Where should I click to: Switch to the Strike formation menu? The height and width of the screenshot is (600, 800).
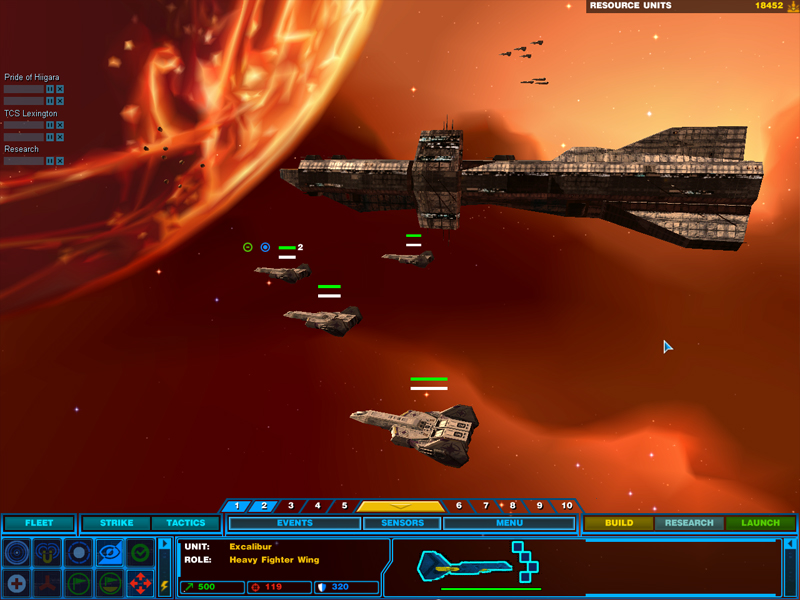(x=116, y=523)
